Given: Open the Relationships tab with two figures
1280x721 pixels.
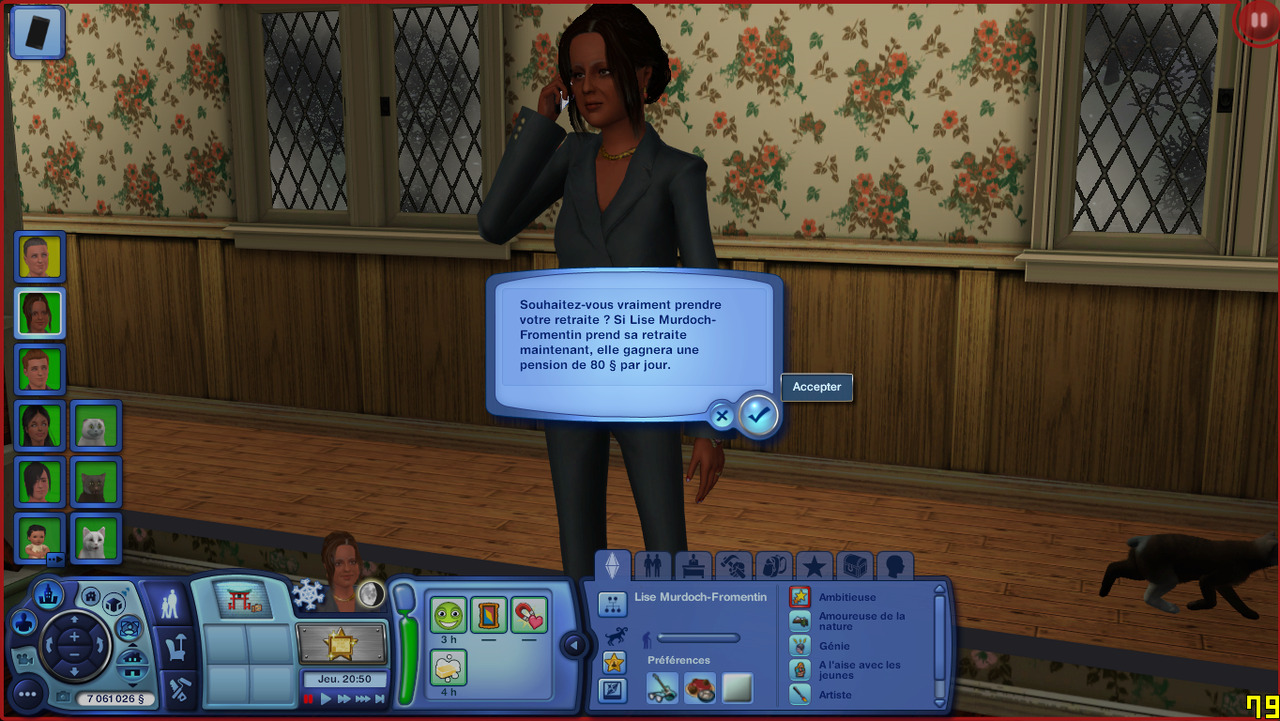Looking at the screenshot, I should pyautogui.click(x=653, y=566).
